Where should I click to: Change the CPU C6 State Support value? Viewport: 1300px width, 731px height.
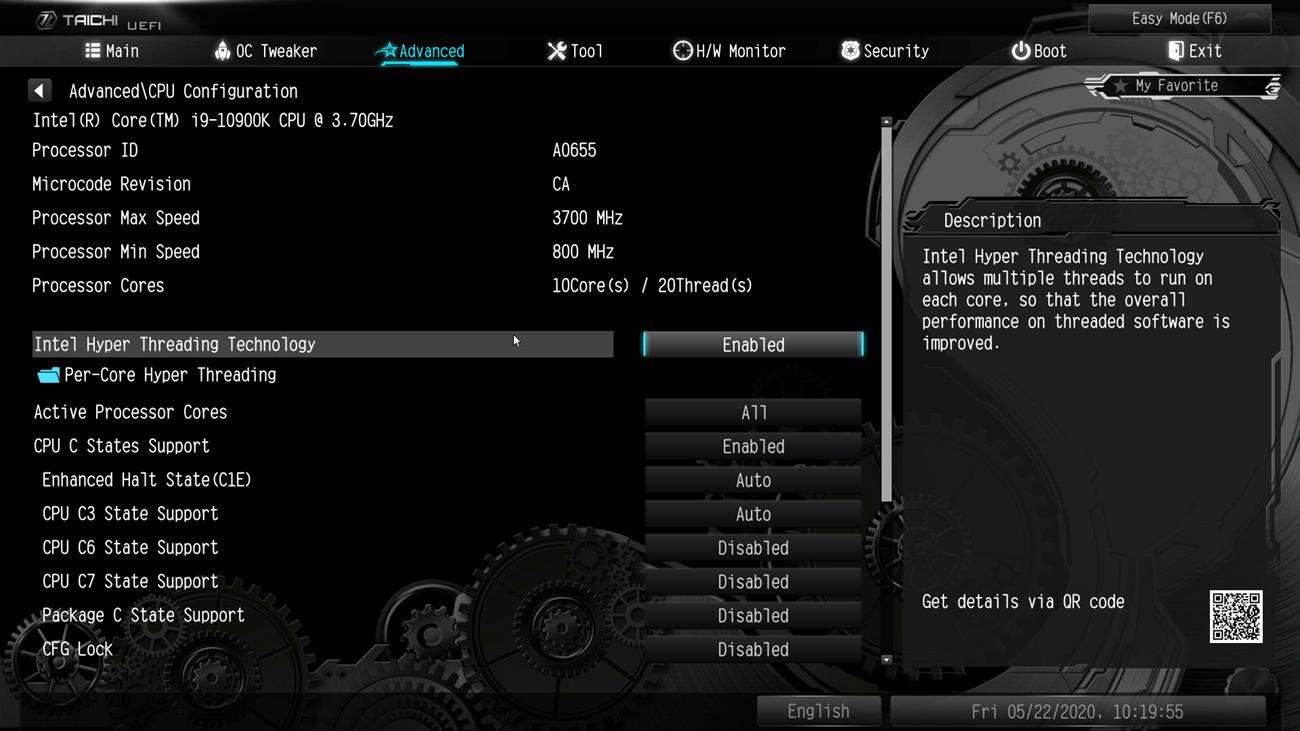(753, 549)
